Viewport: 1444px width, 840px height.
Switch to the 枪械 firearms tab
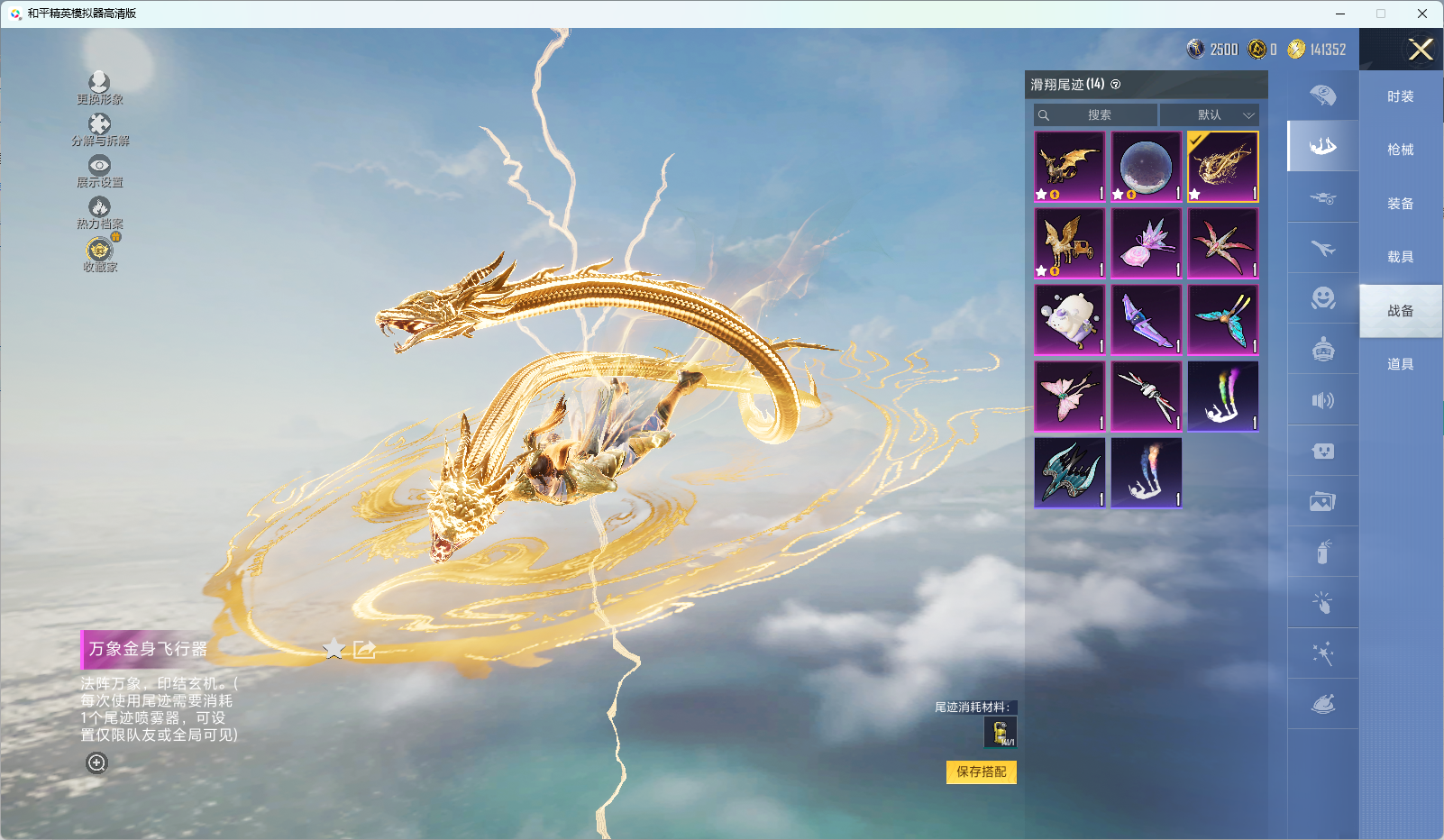tap(1400, 150)
